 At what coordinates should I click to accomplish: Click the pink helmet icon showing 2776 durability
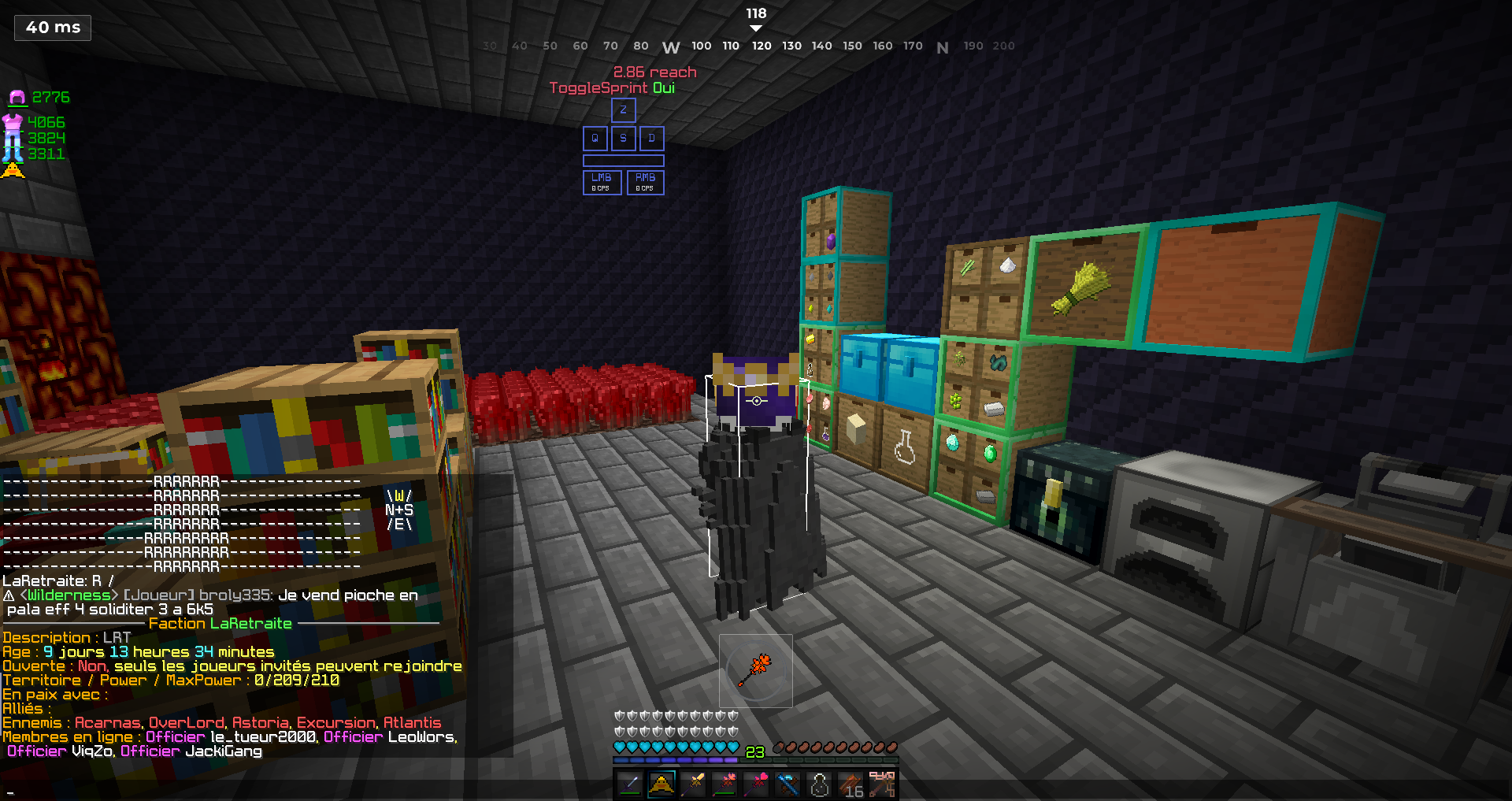(37, 96)
